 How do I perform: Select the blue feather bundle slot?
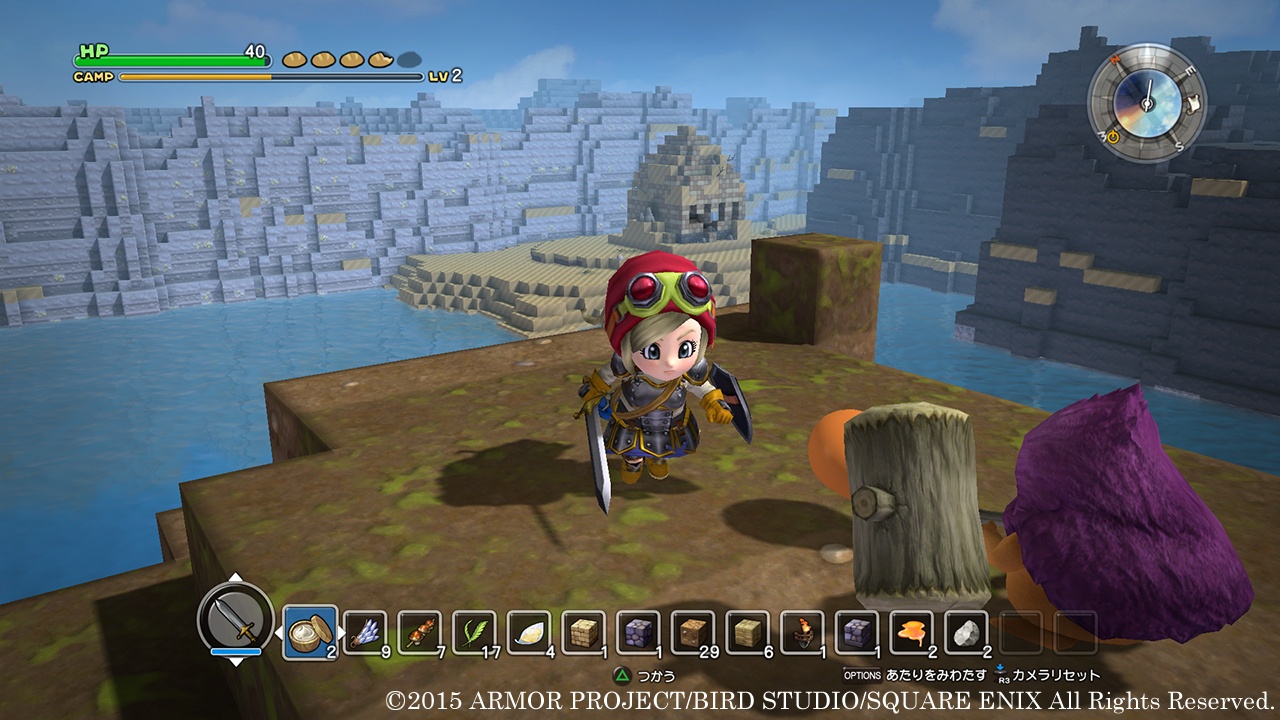(x=365, y=632)
